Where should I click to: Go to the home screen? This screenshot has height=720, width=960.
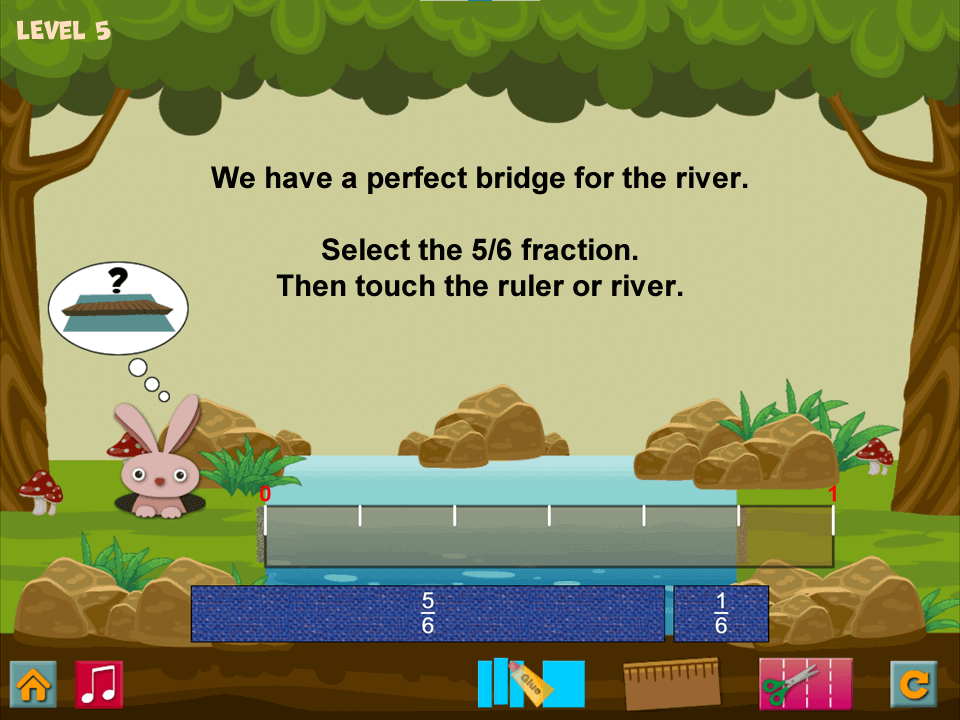click(x=33, y=685)
